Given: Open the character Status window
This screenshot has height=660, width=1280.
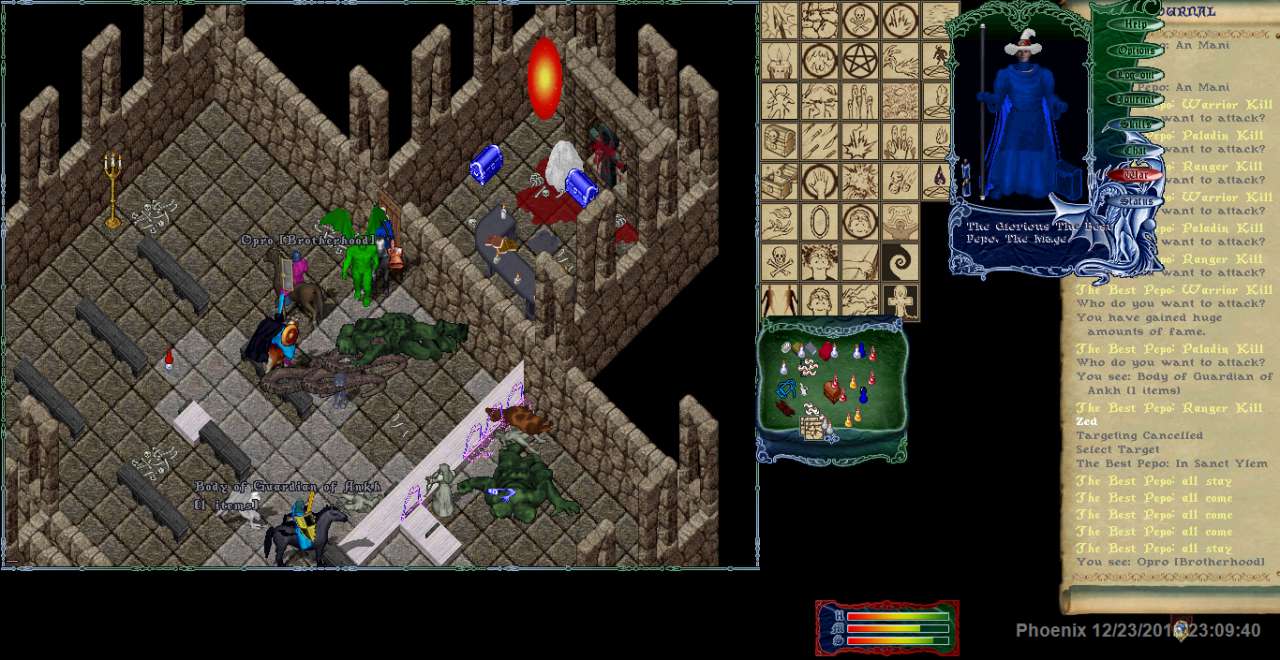Looking at the screenshot, I should 1136,201.
